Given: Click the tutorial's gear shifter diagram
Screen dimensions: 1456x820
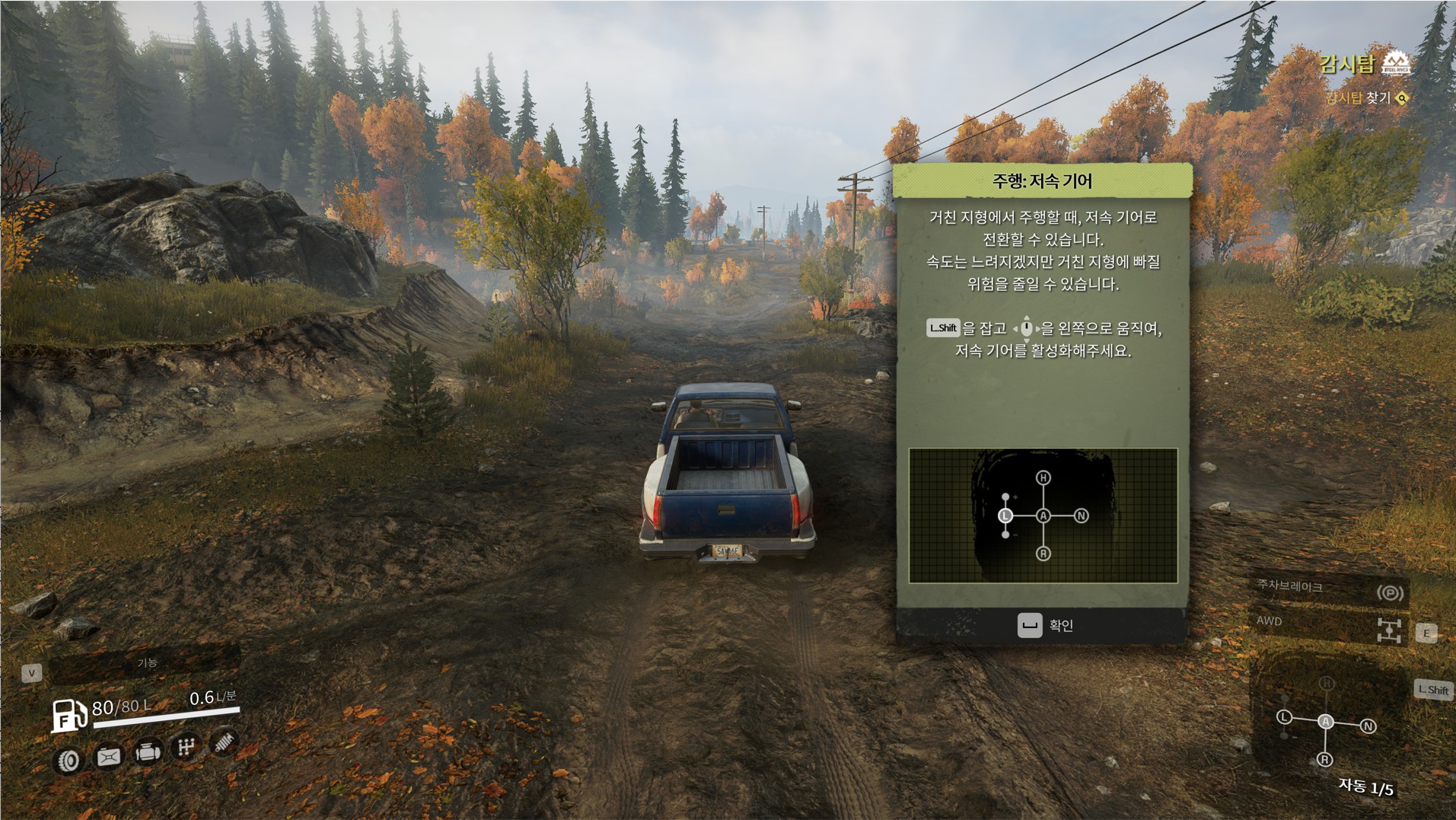Looking at the screenshot, I should 1043,515.
